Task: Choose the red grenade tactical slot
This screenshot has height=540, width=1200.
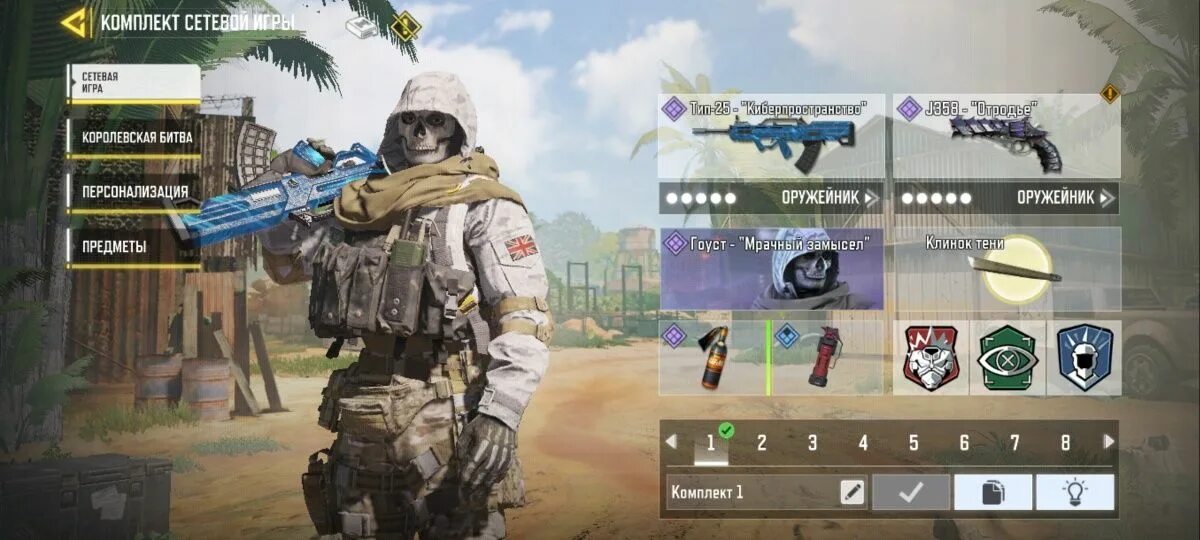Action: [826, 357]
